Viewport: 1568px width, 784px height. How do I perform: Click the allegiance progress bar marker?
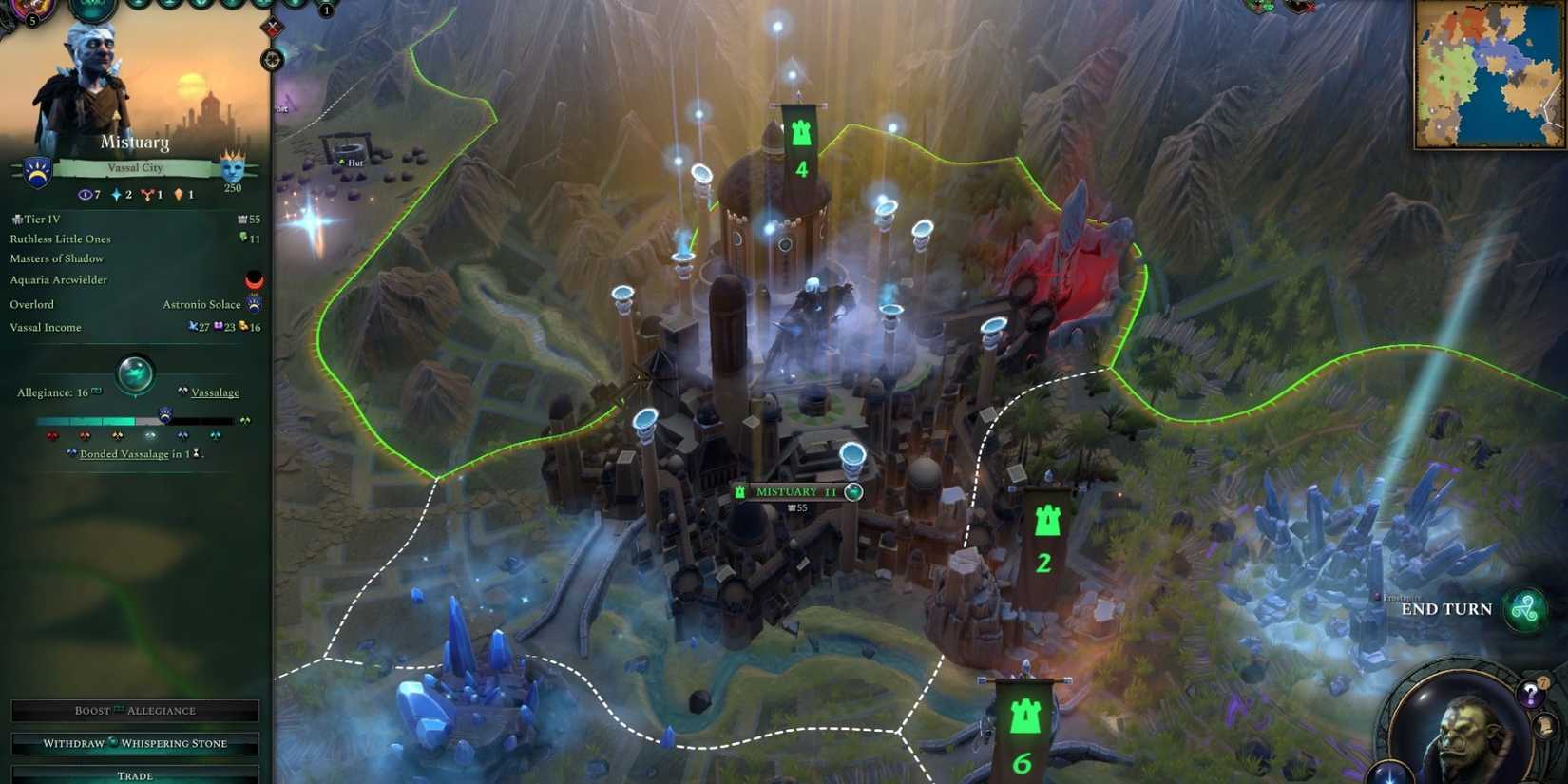(x=165, y=415)
